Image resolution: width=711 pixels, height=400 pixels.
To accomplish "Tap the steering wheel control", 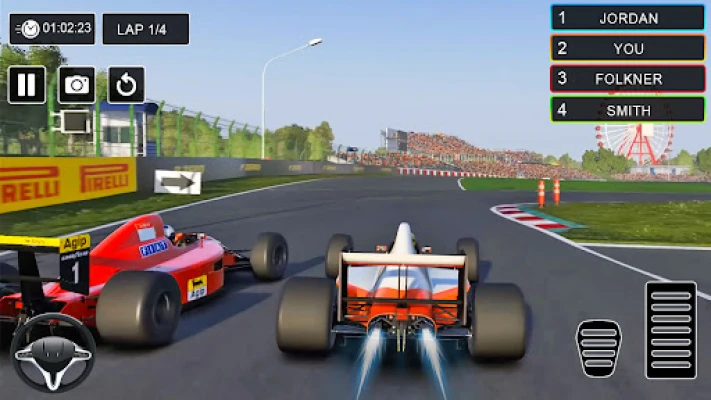I will coord(53,352).
